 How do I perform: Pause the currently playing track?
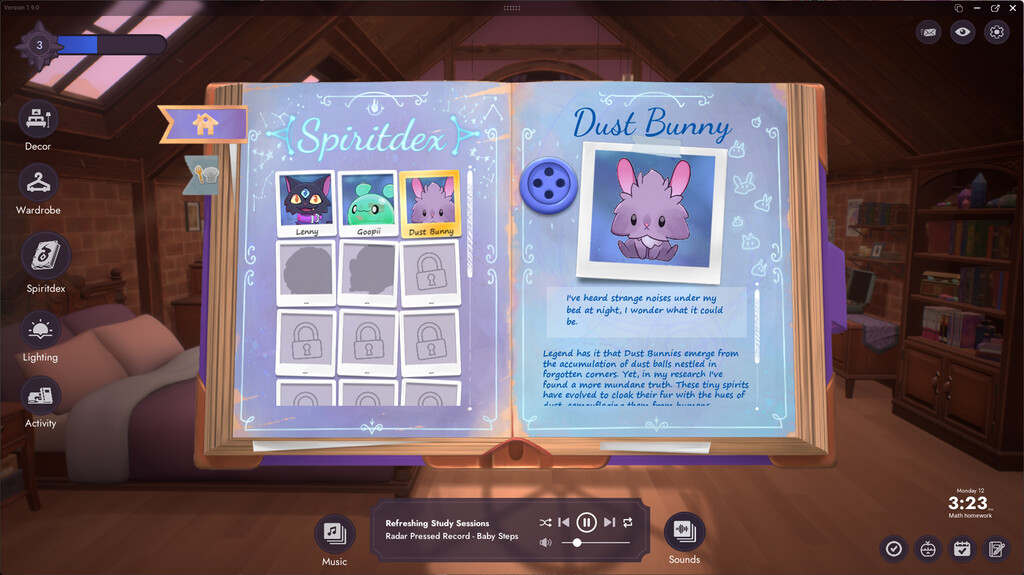click(587, 522)
